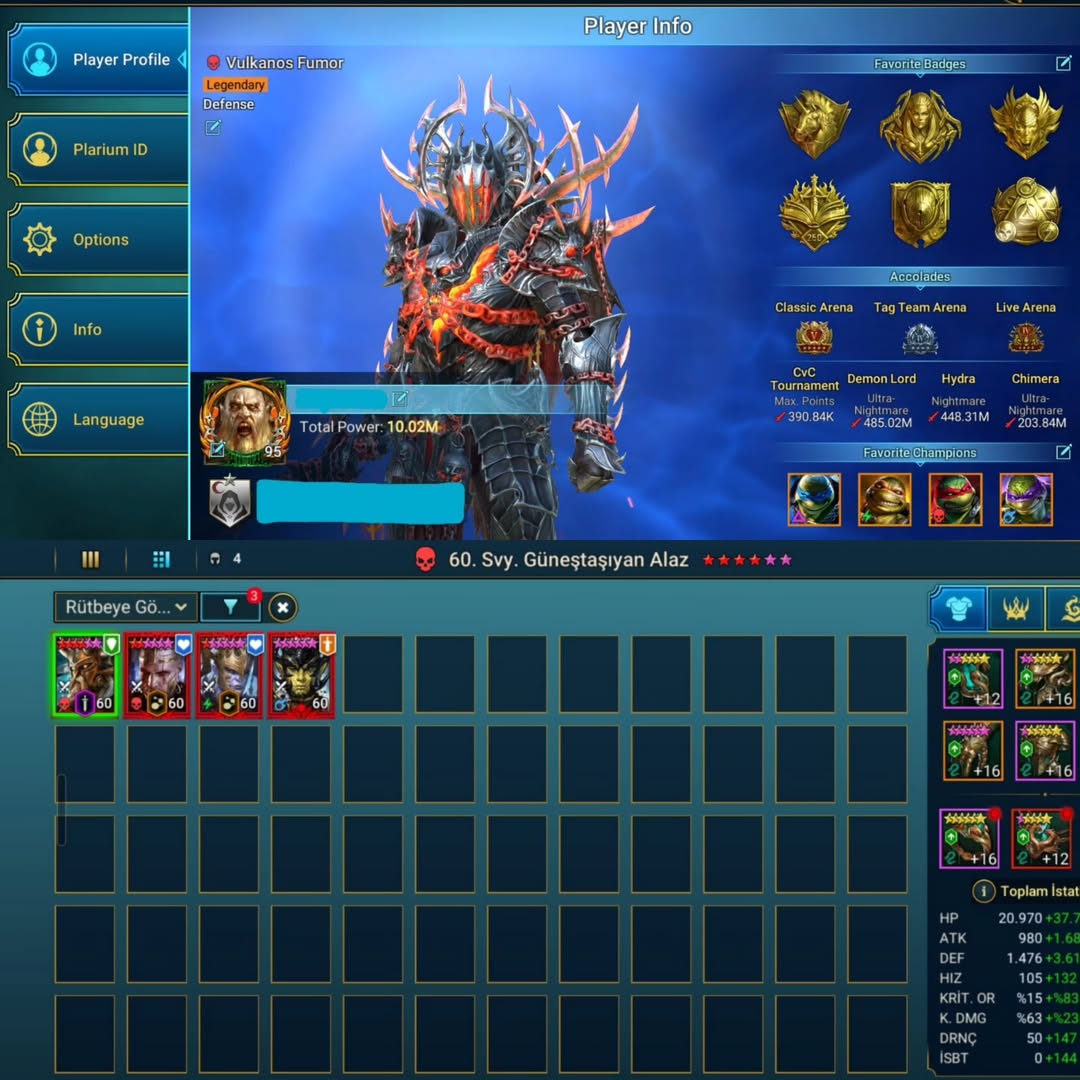Screen dimensions: 1080x1080
Task: Open the Toplam İstat info button
Action: [x=983, y=891]
